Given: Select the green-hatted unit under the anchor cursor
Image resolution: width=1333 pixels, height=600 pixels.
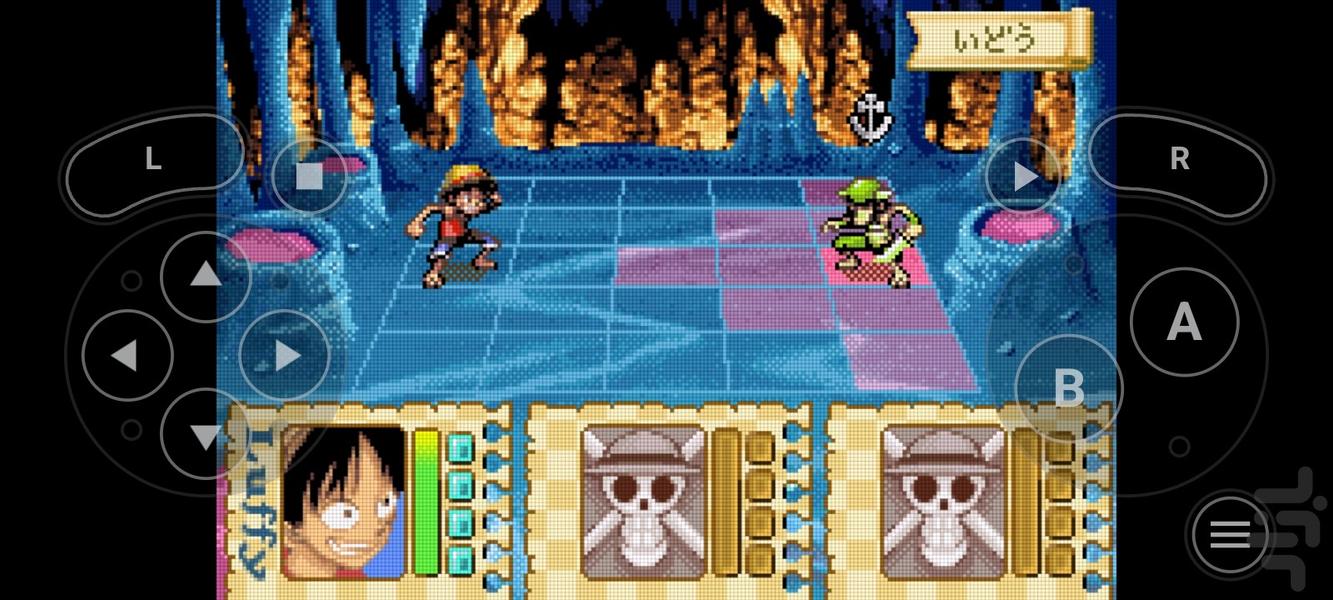Looking at the screenshot, I should [x=866, y=234].
